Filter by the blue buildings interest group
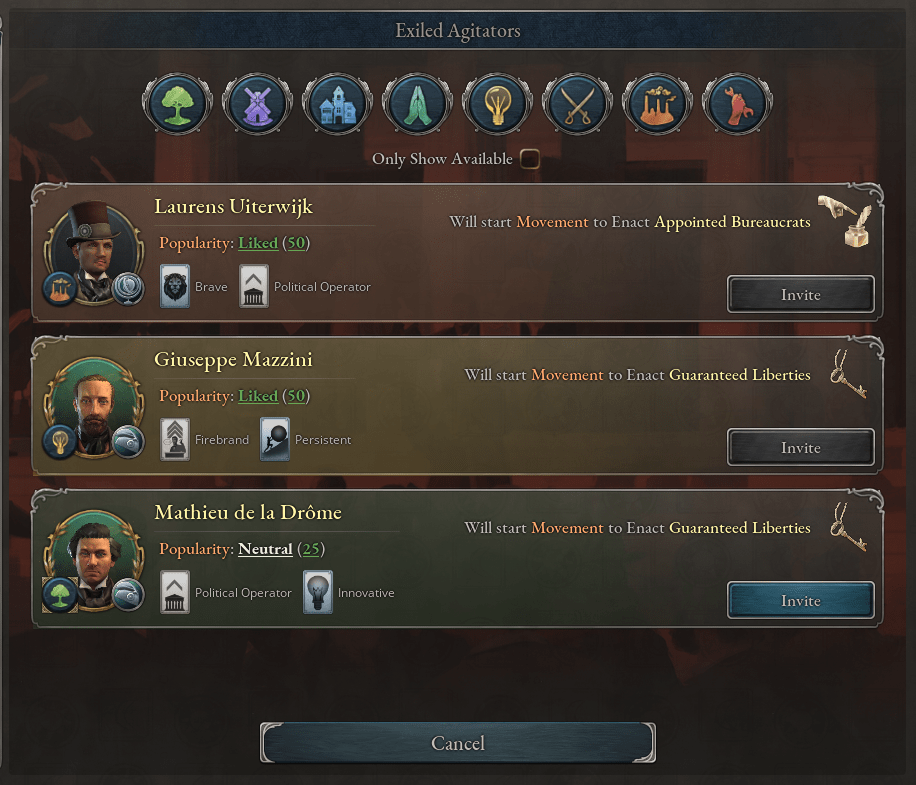The image size is (916, 785). (337, 103)
